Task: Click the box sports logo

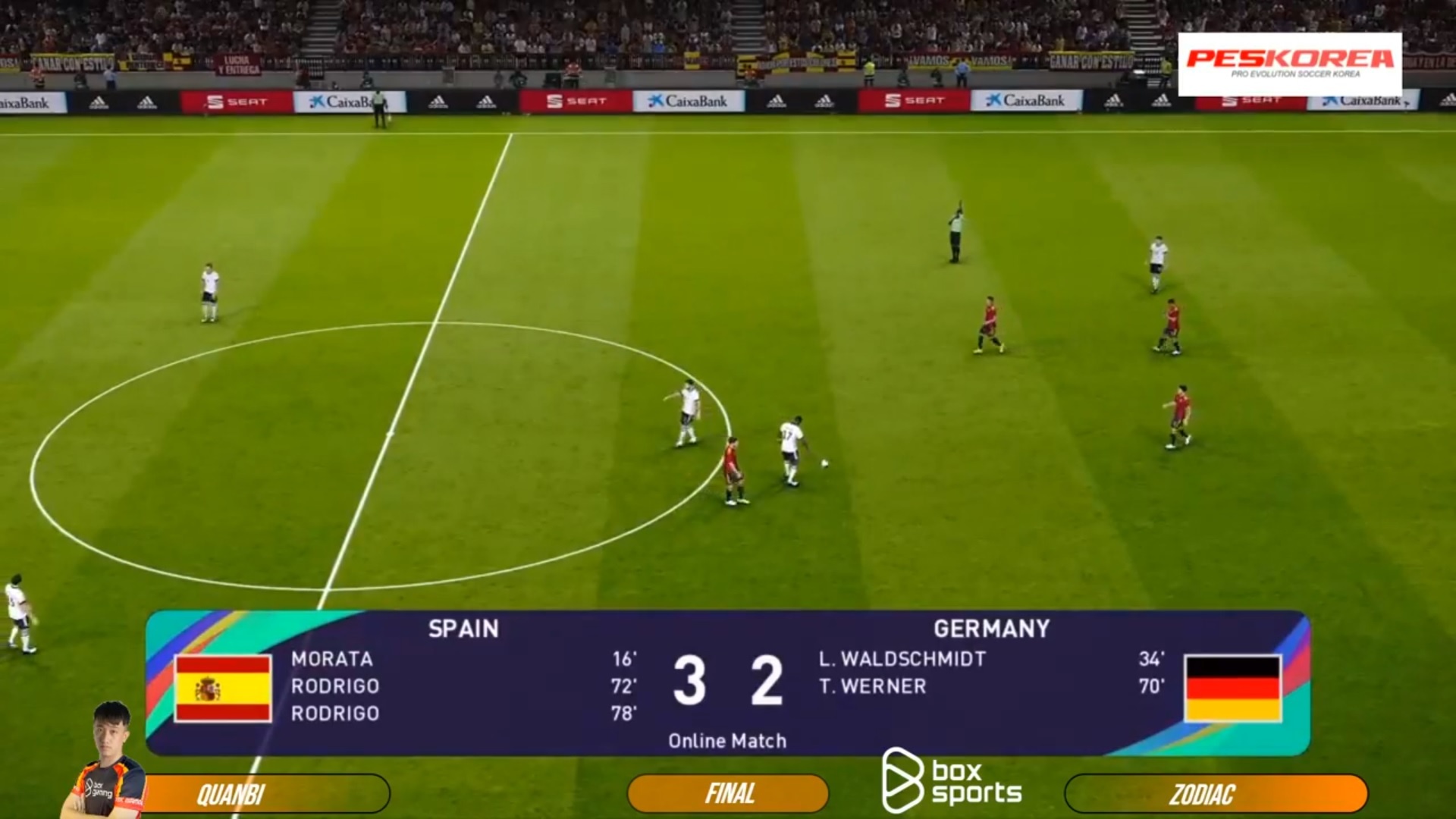Action: pos(952,780)
